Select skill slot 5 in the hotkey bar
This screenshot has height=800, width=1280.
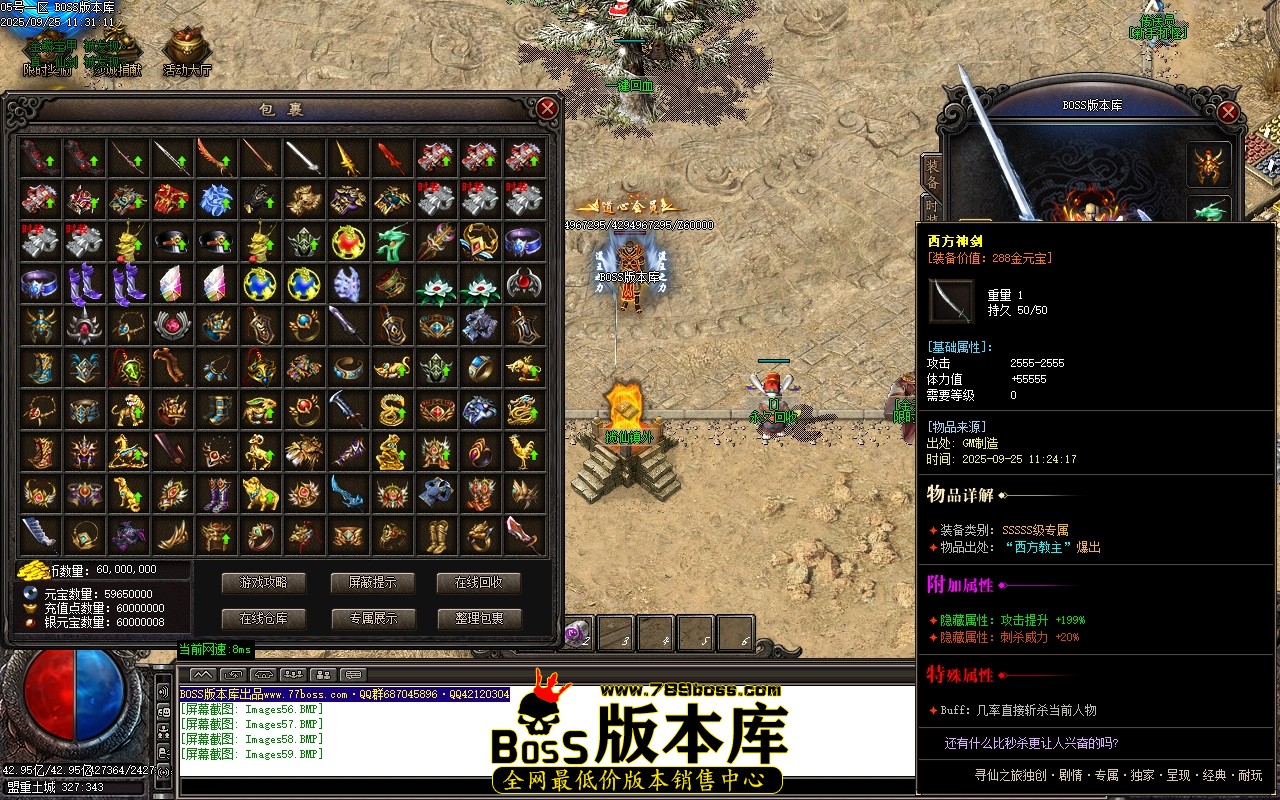pyautogui.click(x=695, y=632)
